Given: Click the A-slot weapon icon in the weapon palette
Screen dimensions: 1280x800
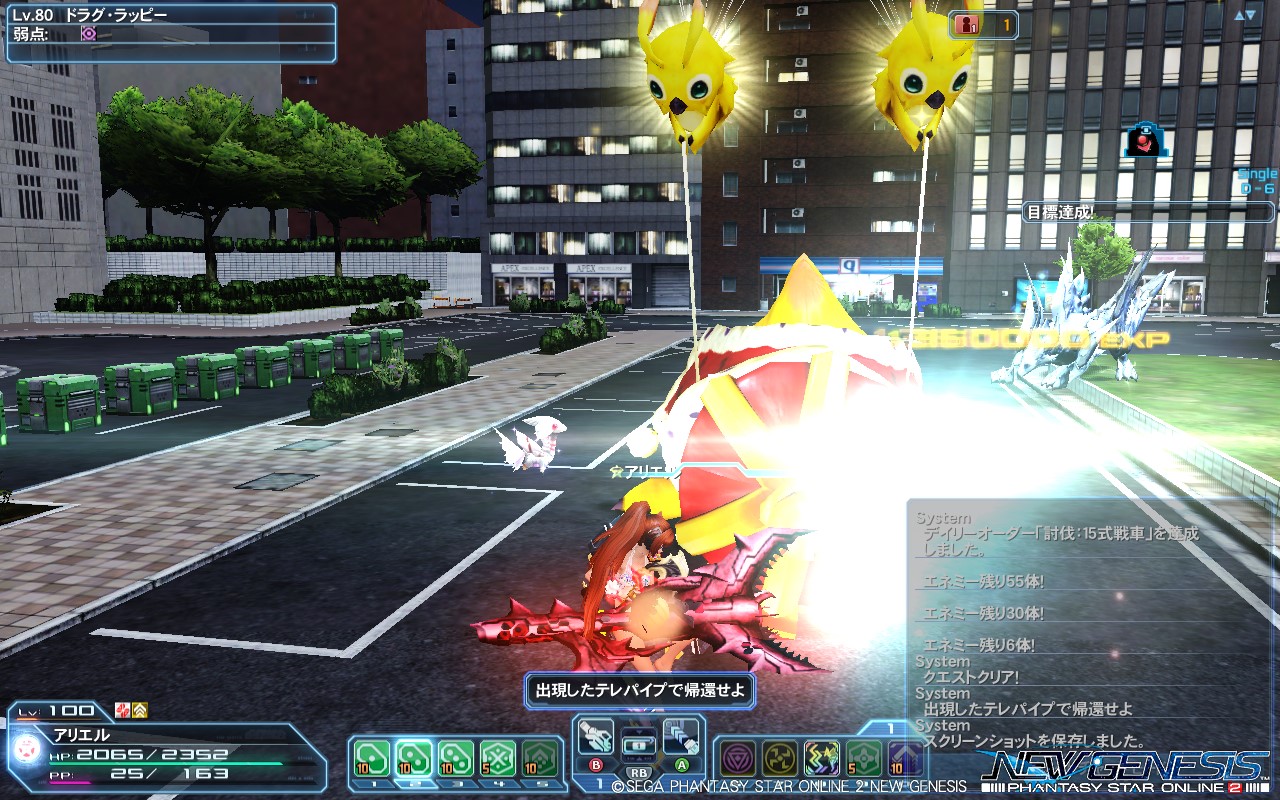Looking at the screenshot, I should coord(682,738).
